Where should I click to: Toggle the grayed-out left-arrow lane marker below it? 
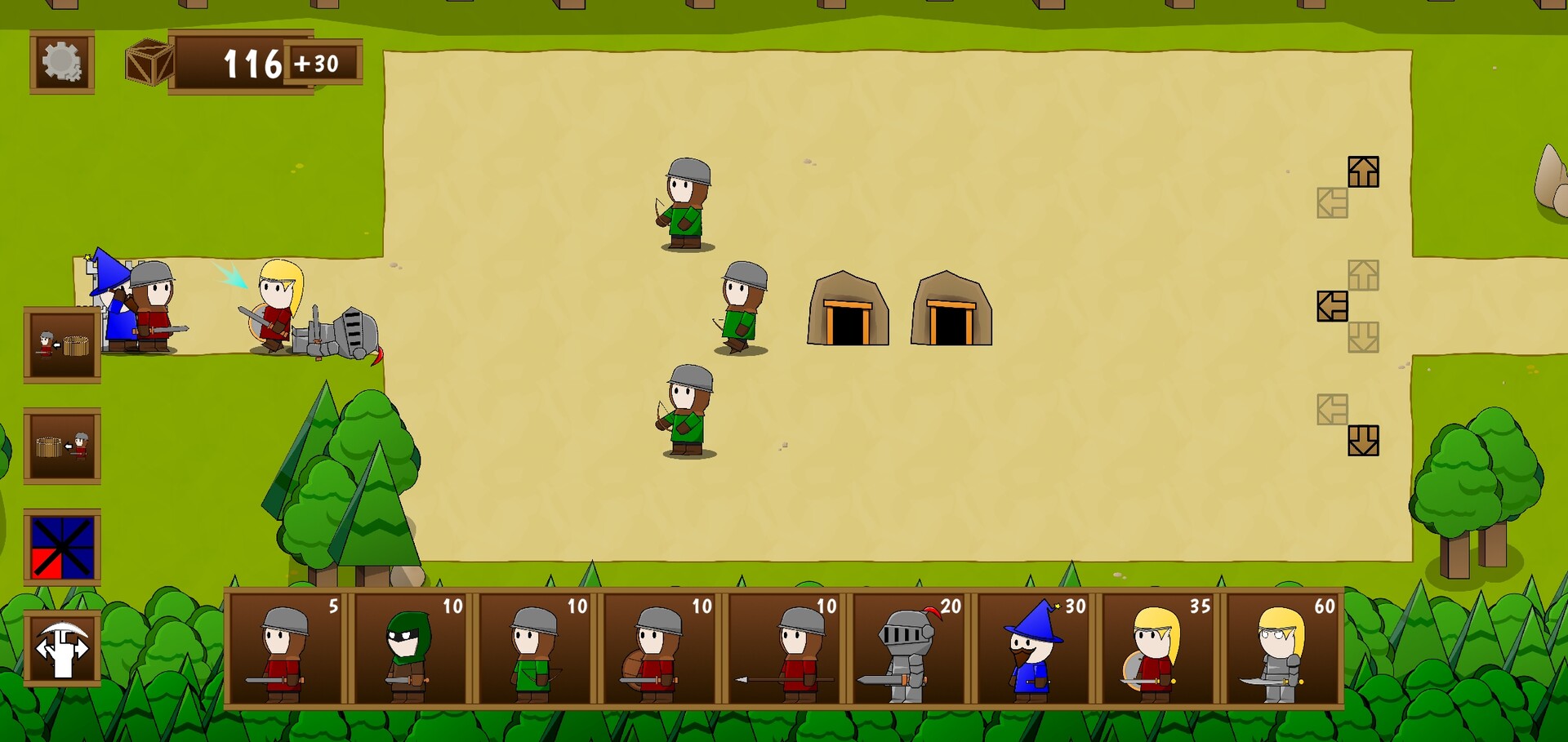1333,203
